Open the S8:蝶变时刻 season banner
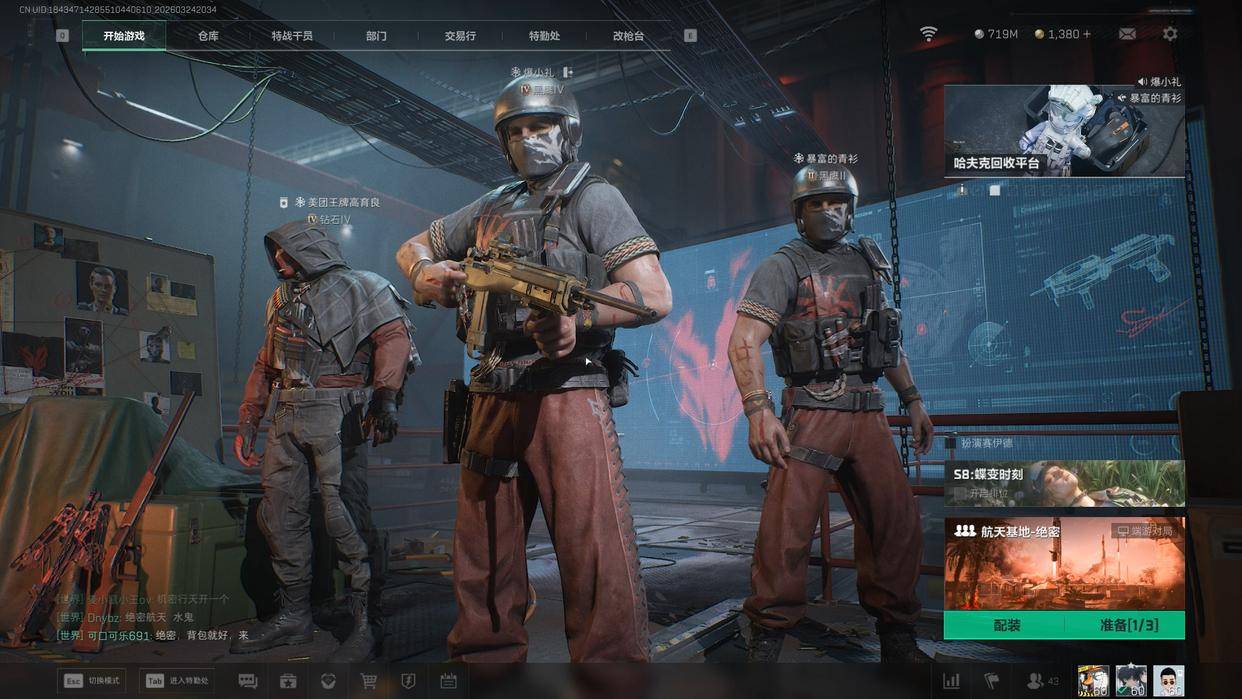 1064,483
